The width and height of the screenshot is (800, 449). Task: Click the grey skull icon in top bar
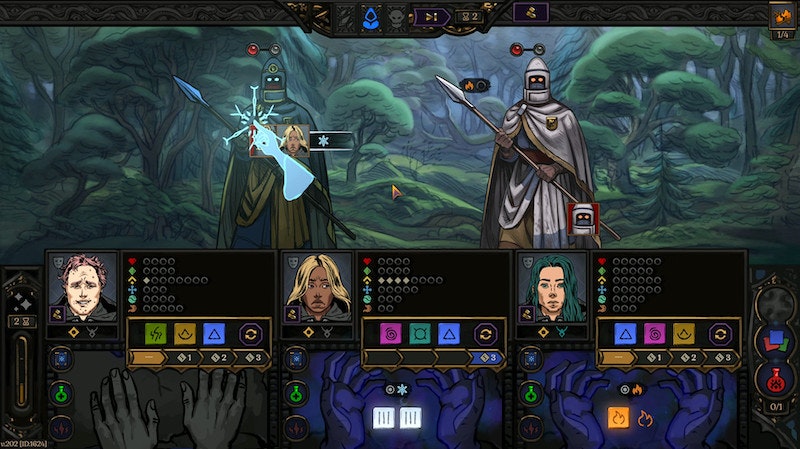click(397, 16)
